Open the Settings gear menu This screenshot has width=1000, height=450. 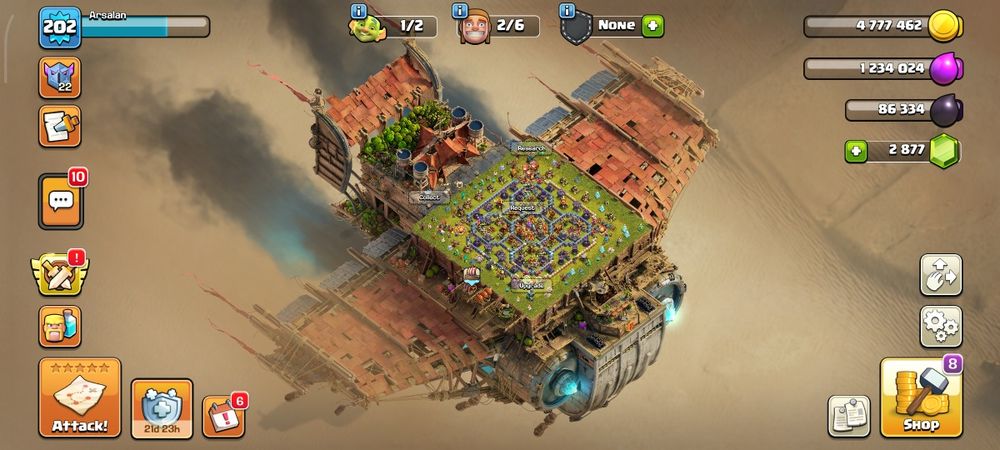[x=941, y=326]
